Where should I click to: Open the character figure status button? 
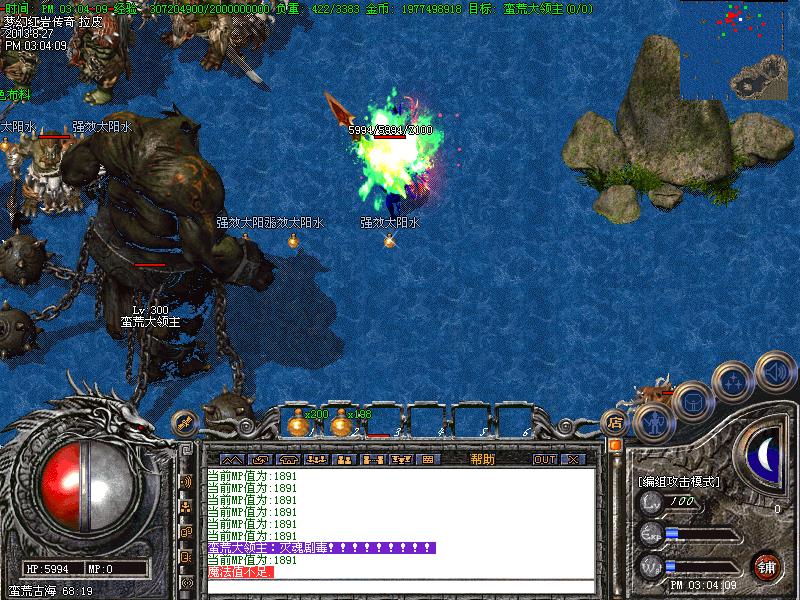(651, 421)
